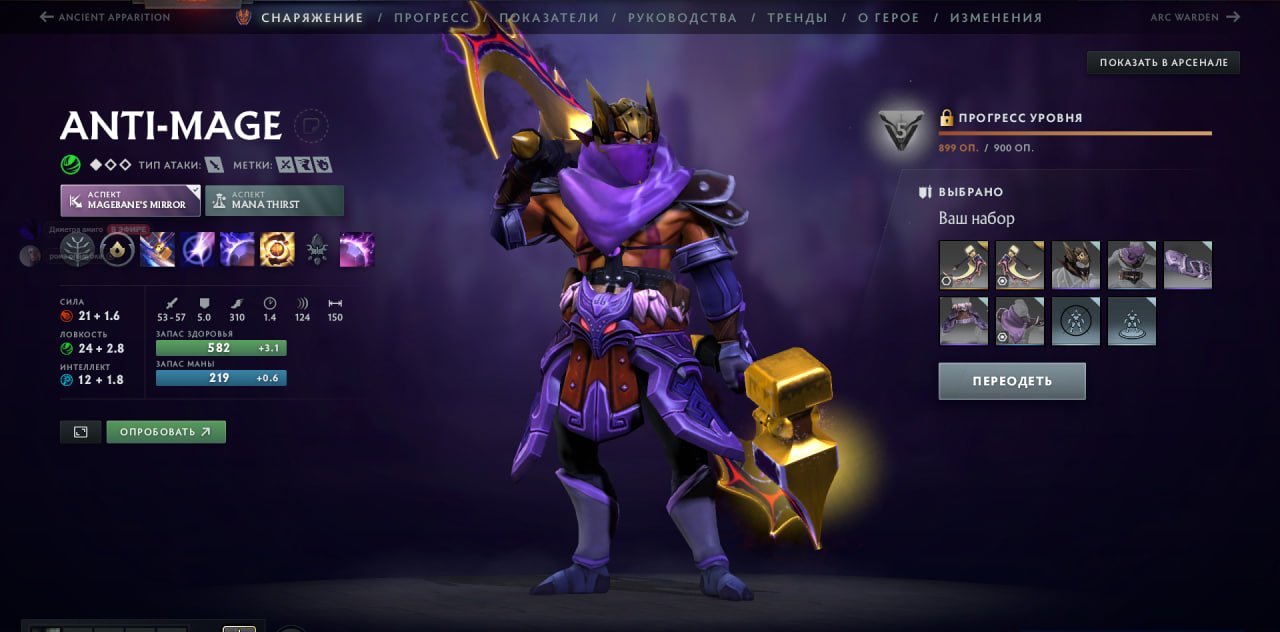Select the purple bracer item slot
Image resolution: width=1280 pixels, height=632 pixels.
pyautogui.click(x=1187, y=265)
